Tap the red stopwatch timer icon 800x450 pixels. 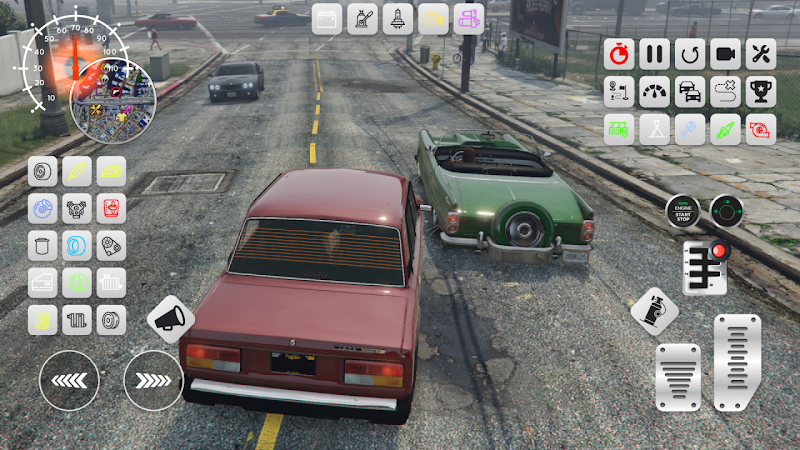pos(620,54)
